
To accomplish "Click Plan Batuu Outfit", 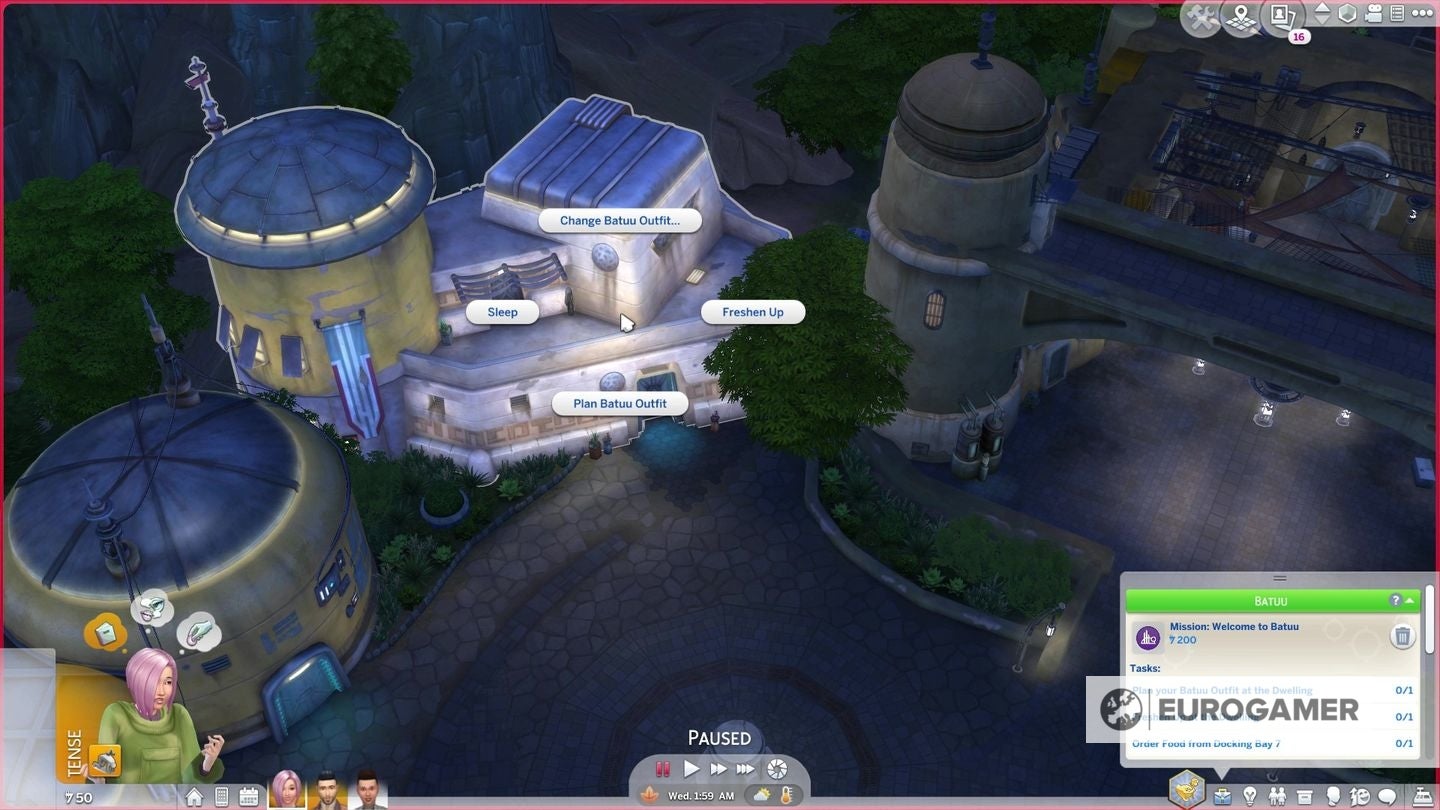I will click(618, 404).
